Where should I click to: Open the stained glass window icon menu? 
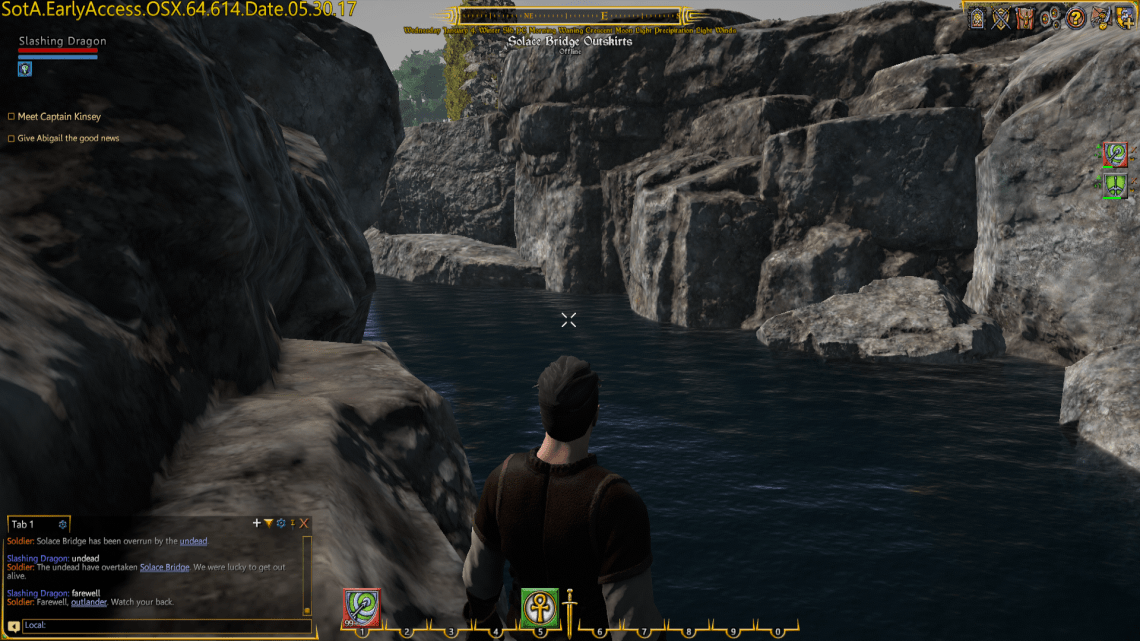click(x=977, y=17)
